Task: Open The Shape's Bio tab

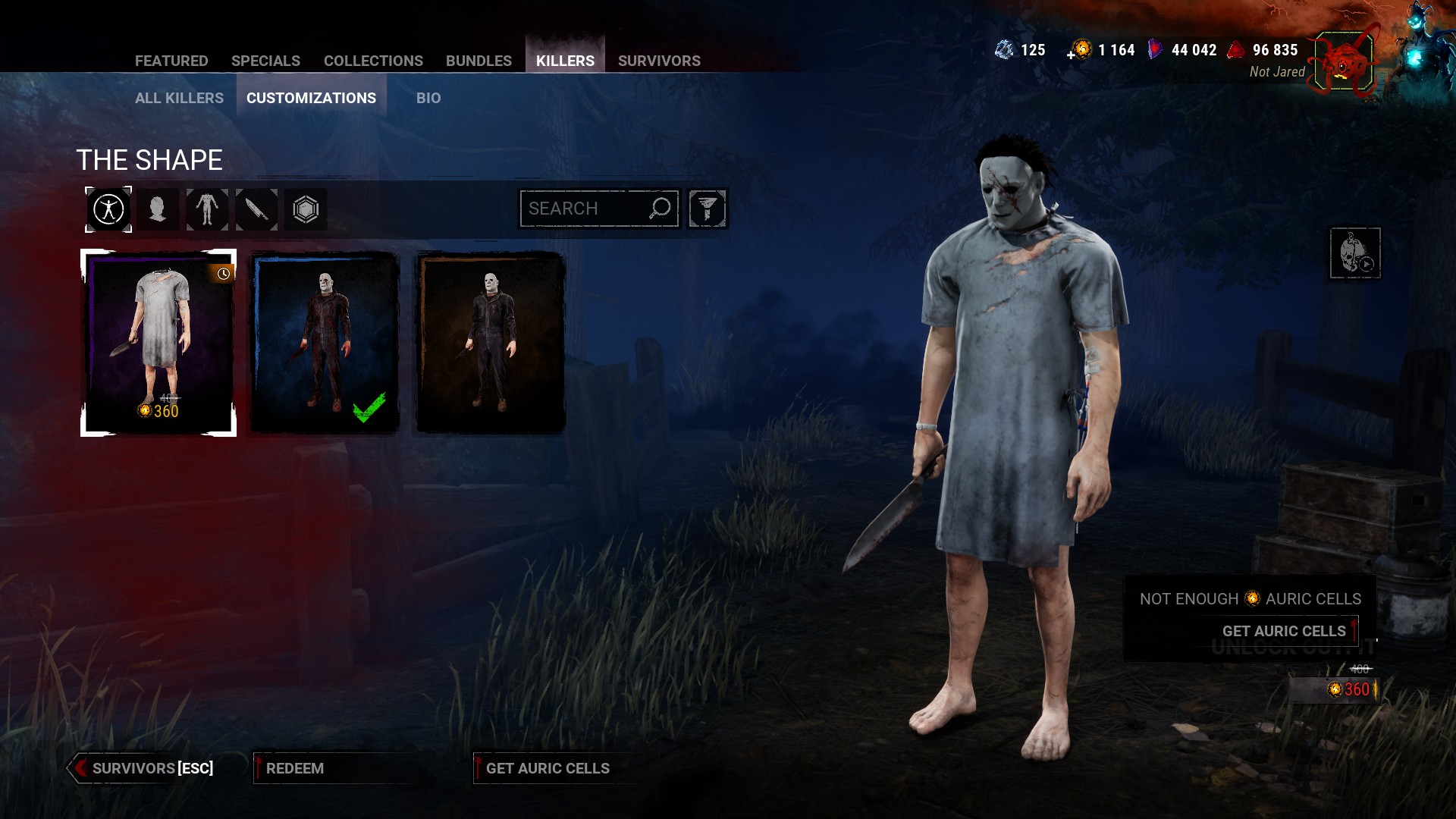Action: [x=428, y=98]
